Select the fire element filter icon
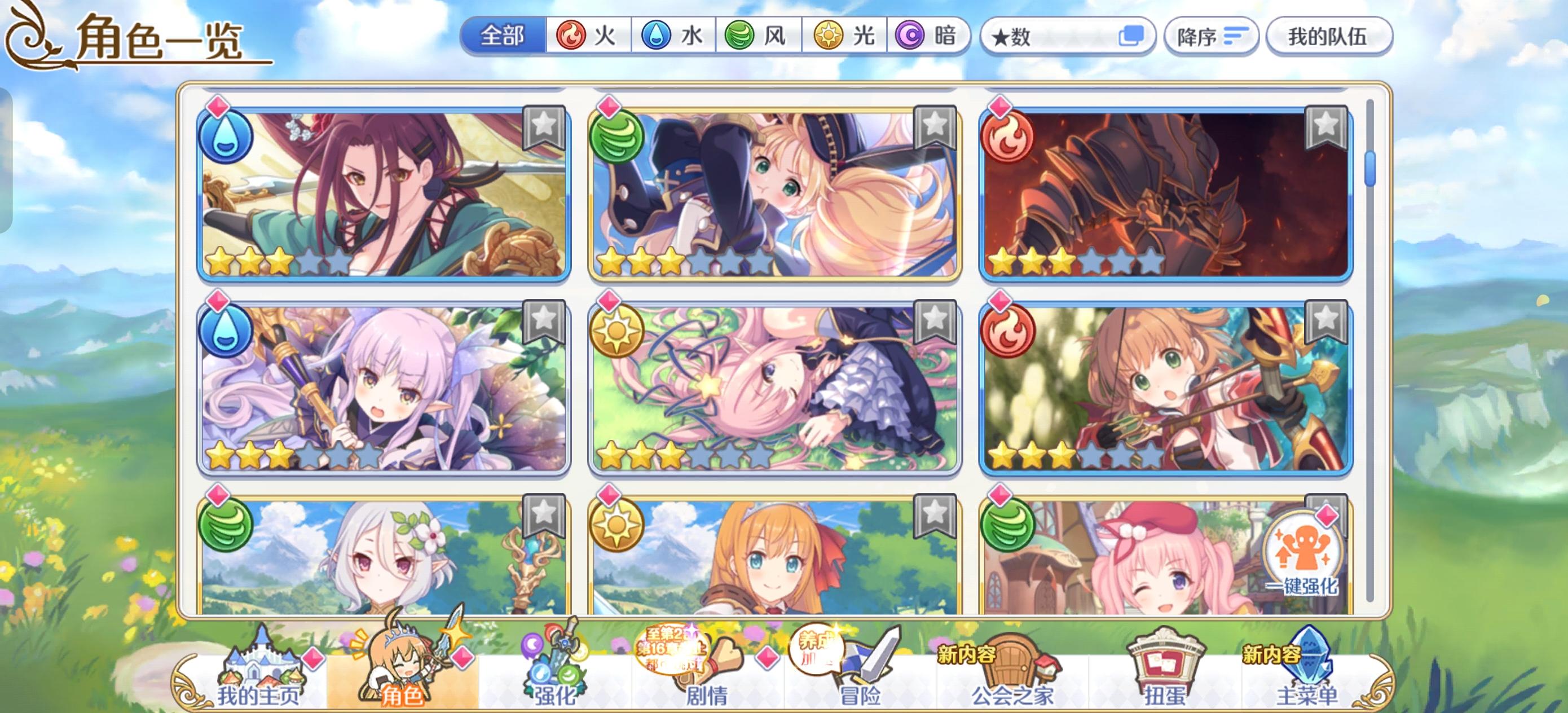The image size is (1568, 713). tap(572, 37)
